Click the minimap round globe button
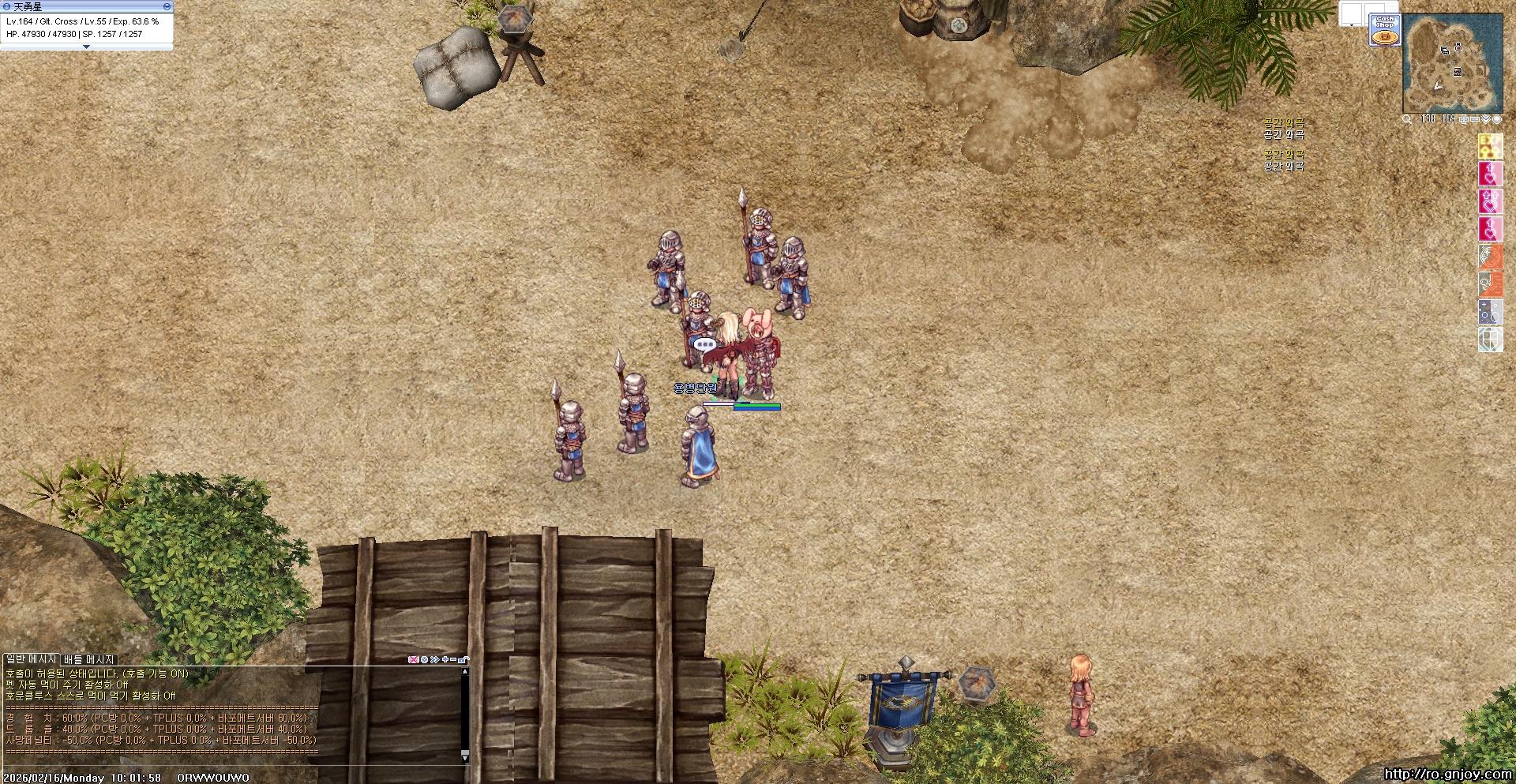 1497,119
